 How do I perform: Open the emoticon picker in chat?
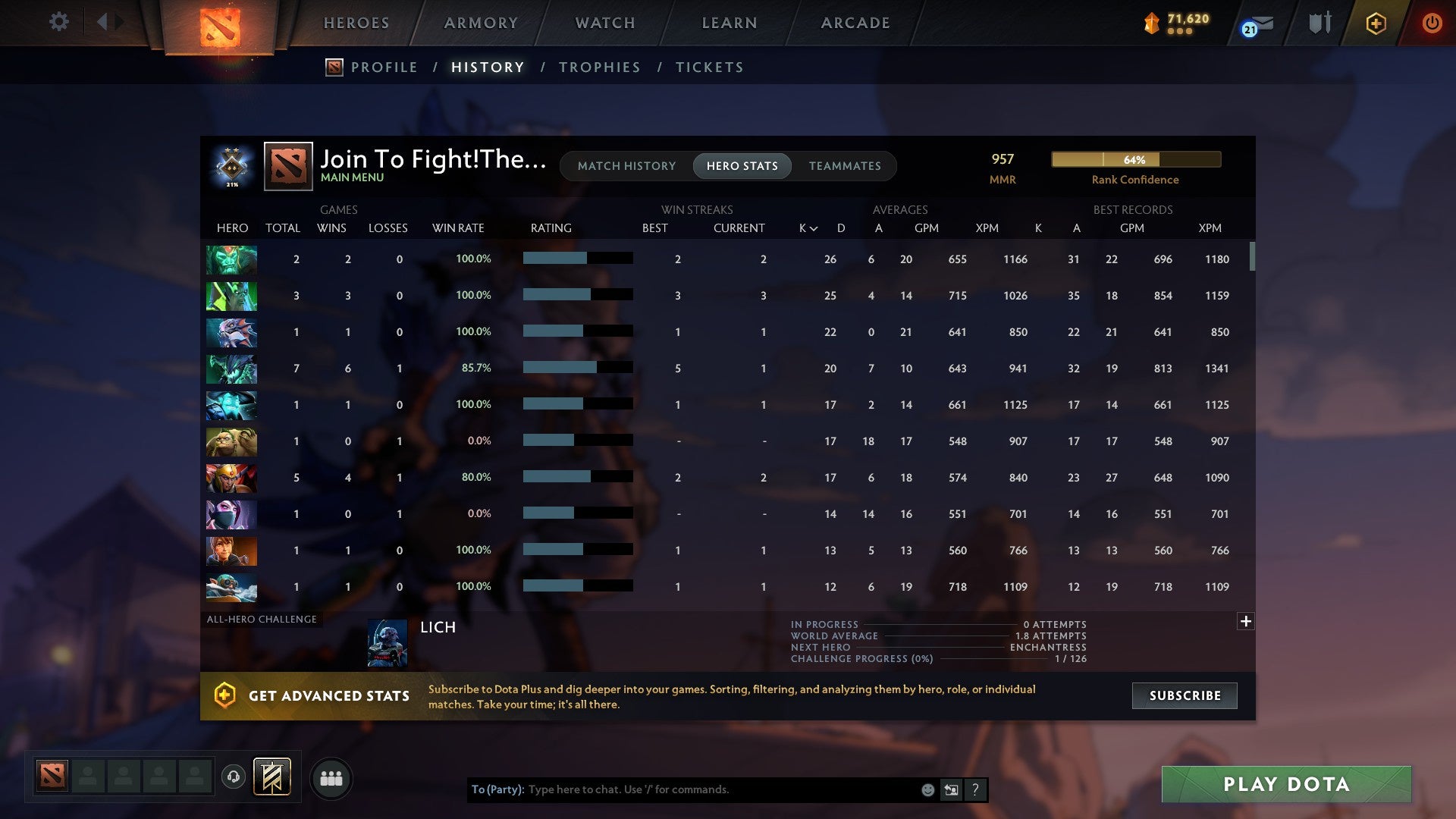927,789
